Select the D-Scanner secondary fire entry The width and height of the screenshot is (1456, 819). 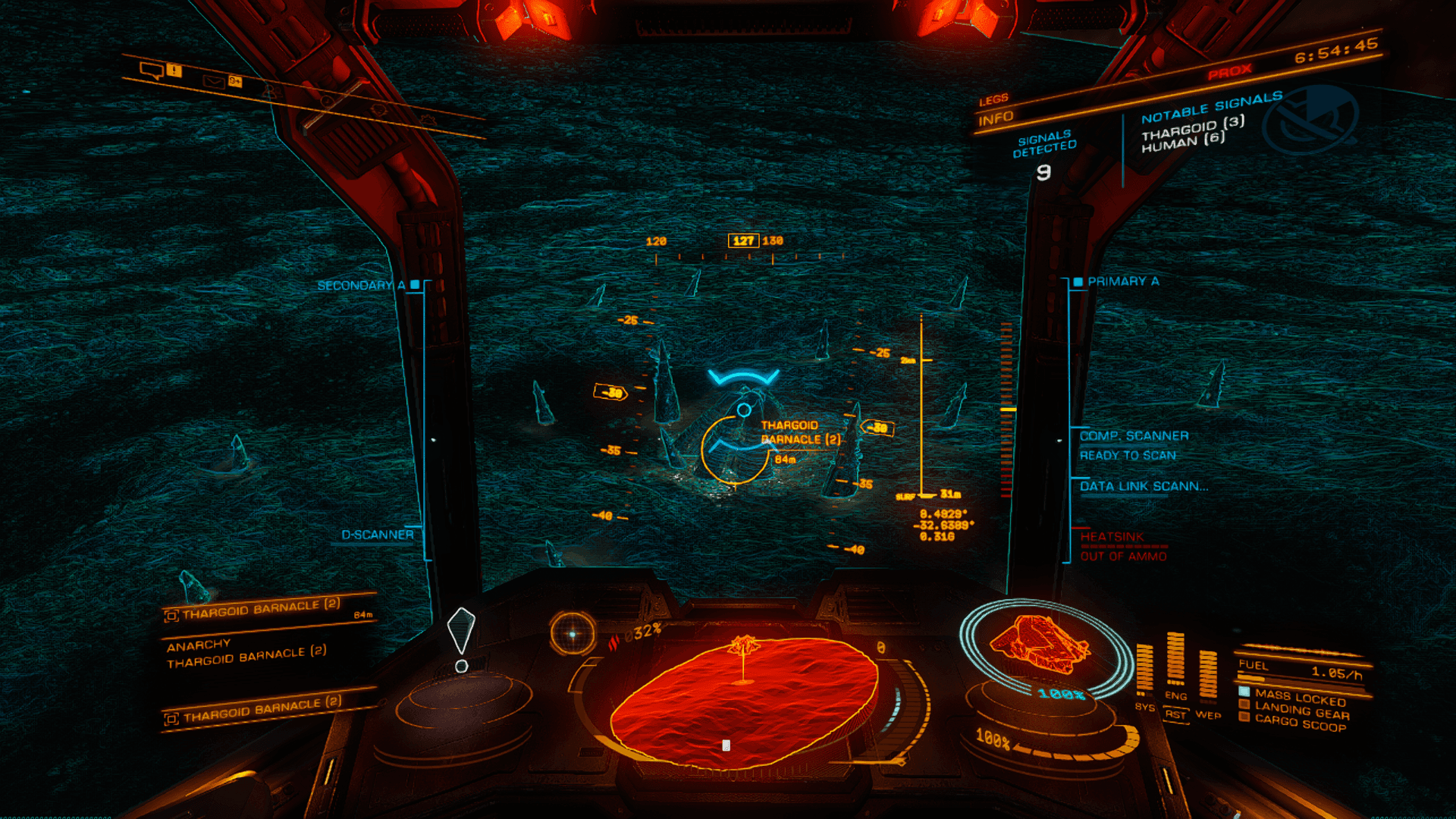[377, 535]
